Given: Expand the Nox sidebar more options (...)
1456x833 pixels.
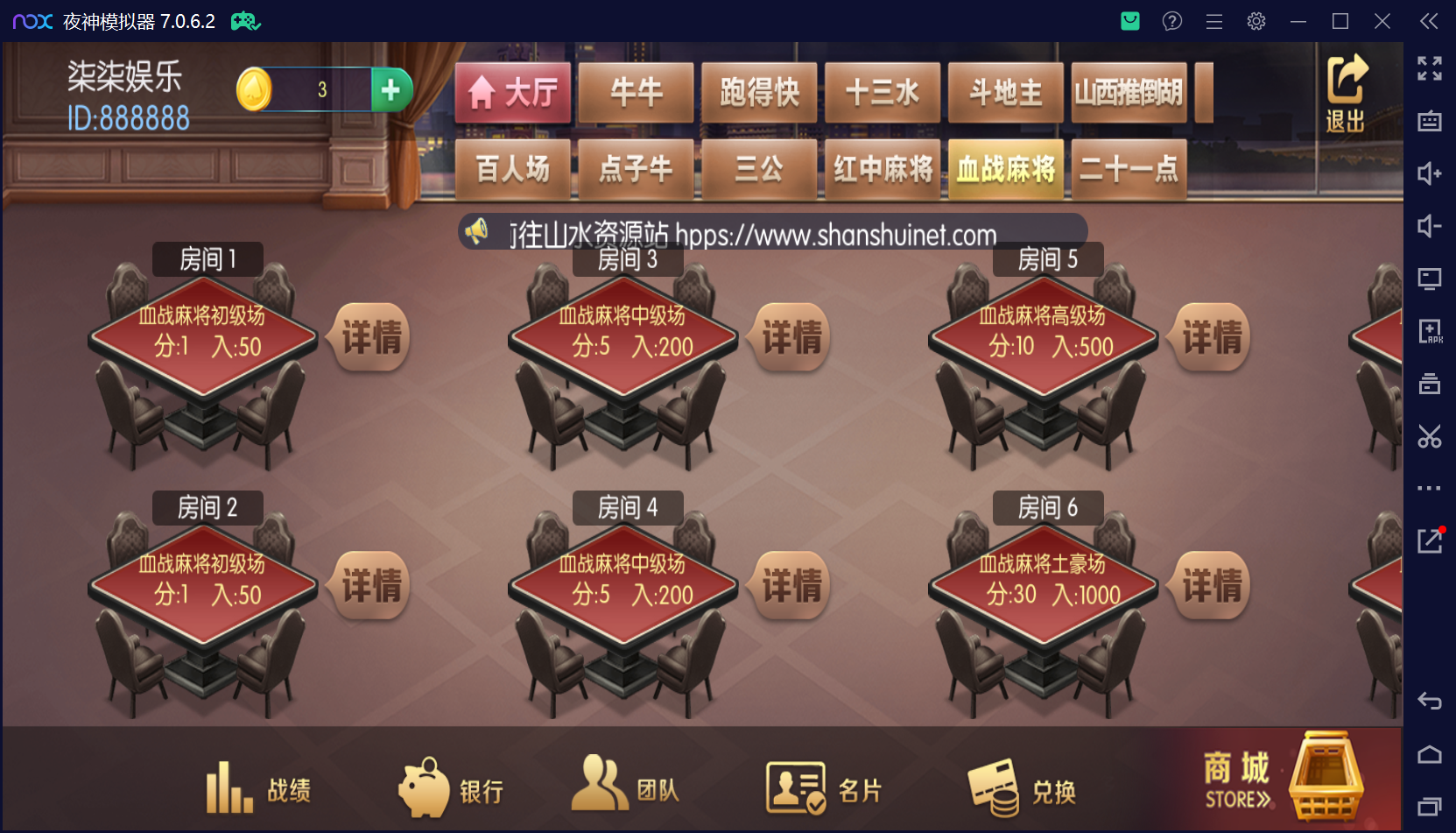Looking at the screenshot, I should (1429, 488).
